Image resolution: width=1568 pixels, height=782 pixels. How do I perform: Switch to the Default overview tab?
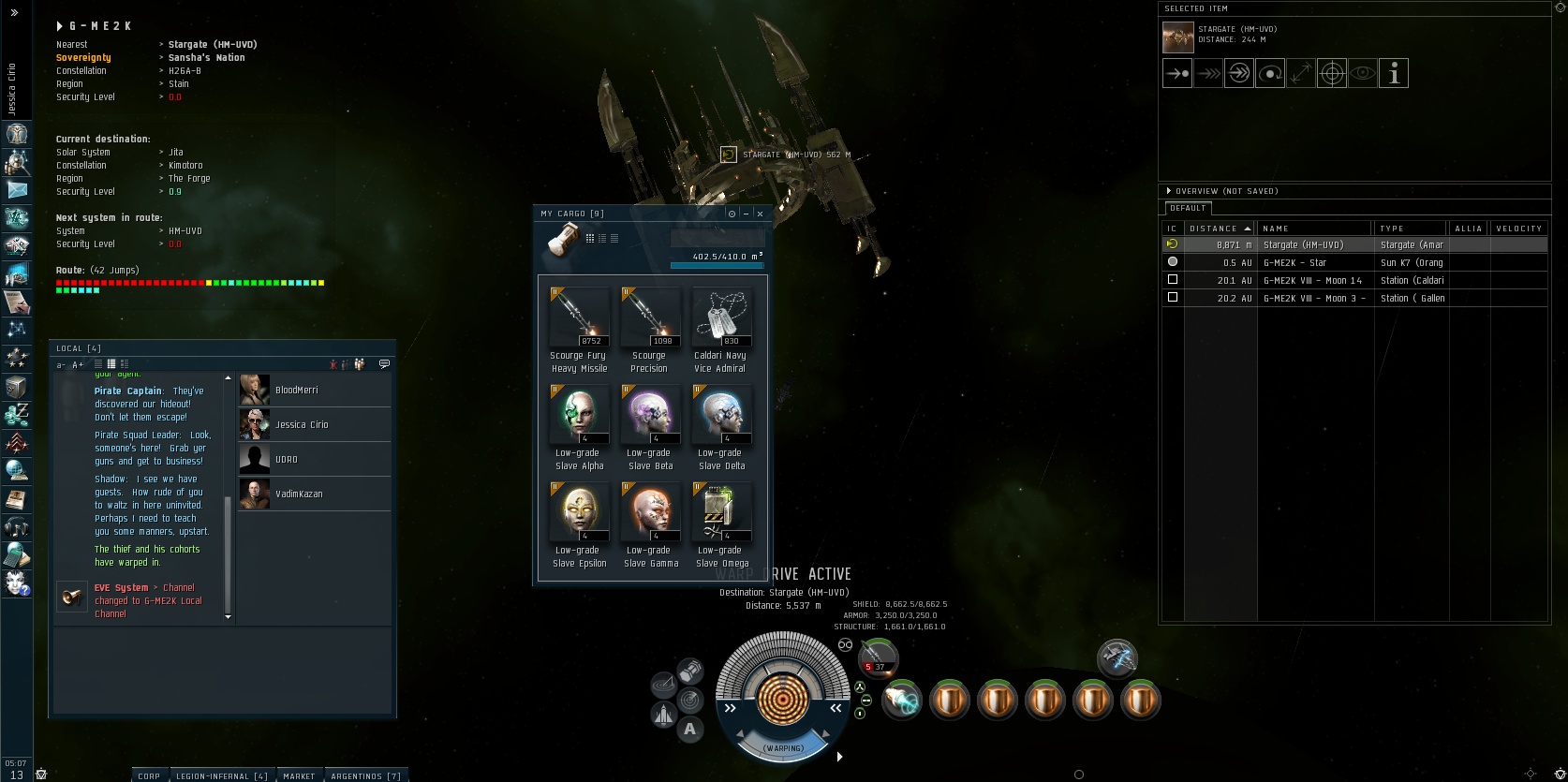click(x=1188, y=208)
